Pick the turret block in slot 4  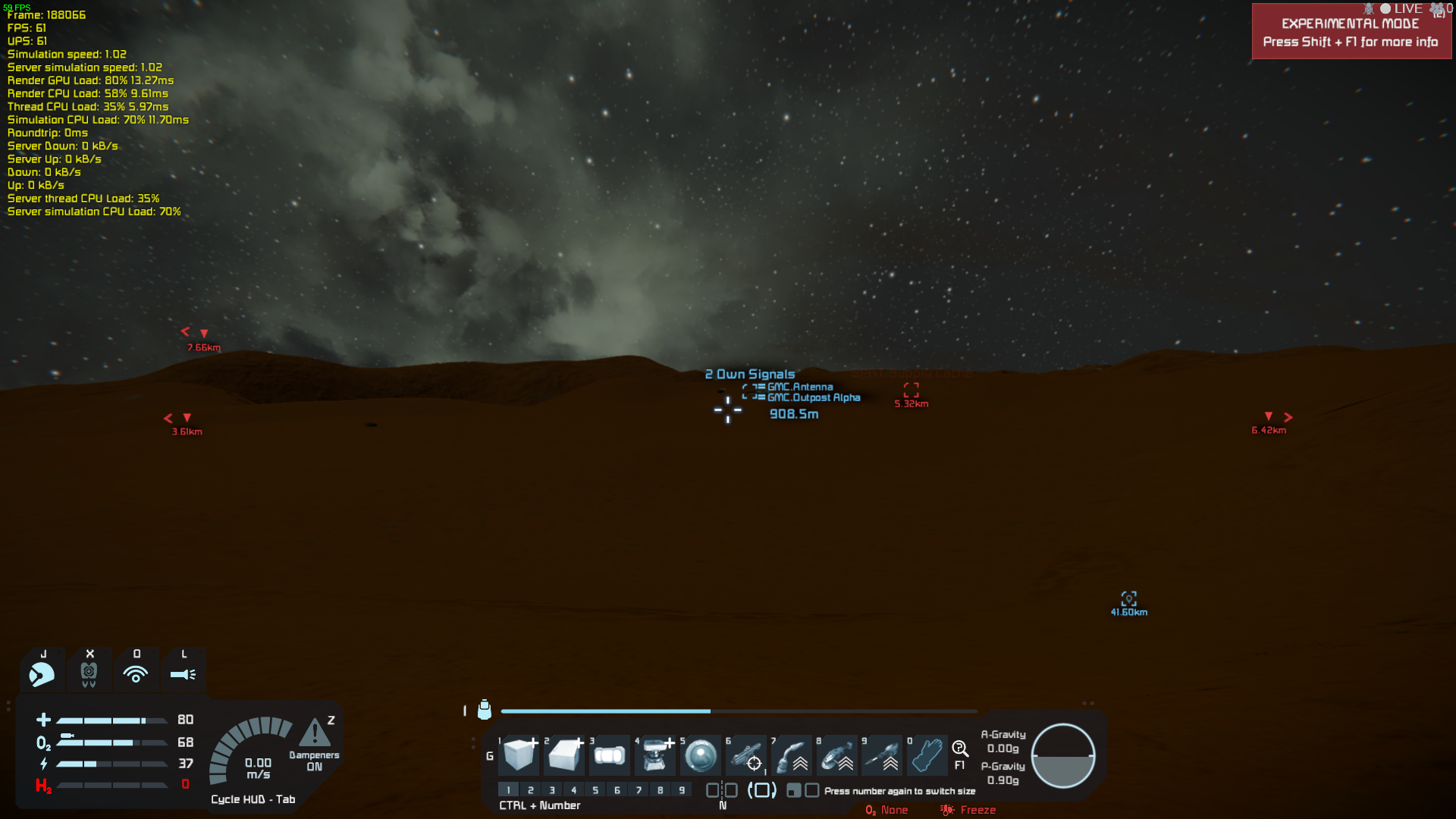tap(655, 755)
